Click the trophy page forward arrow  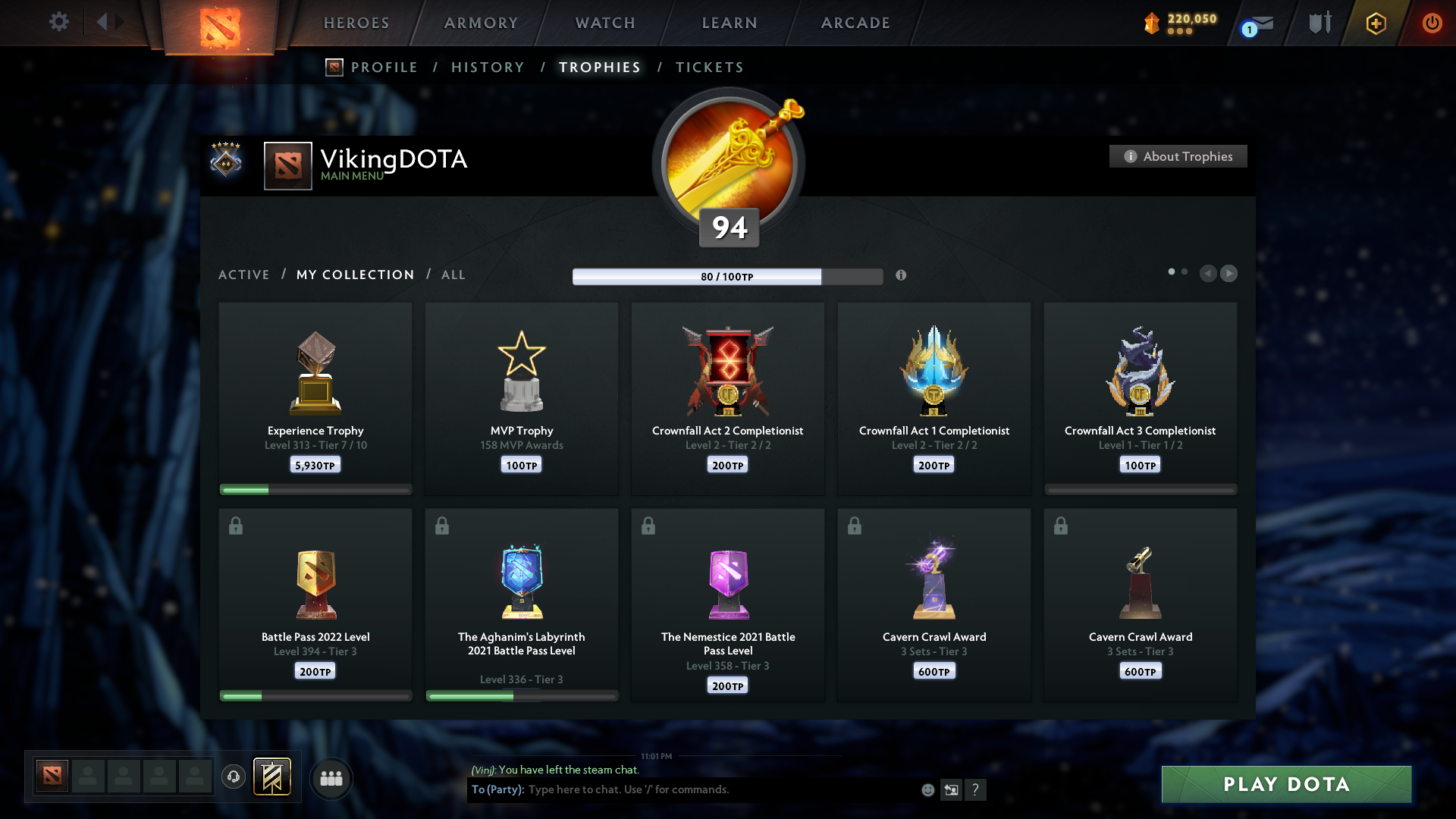coord(1229,273)
